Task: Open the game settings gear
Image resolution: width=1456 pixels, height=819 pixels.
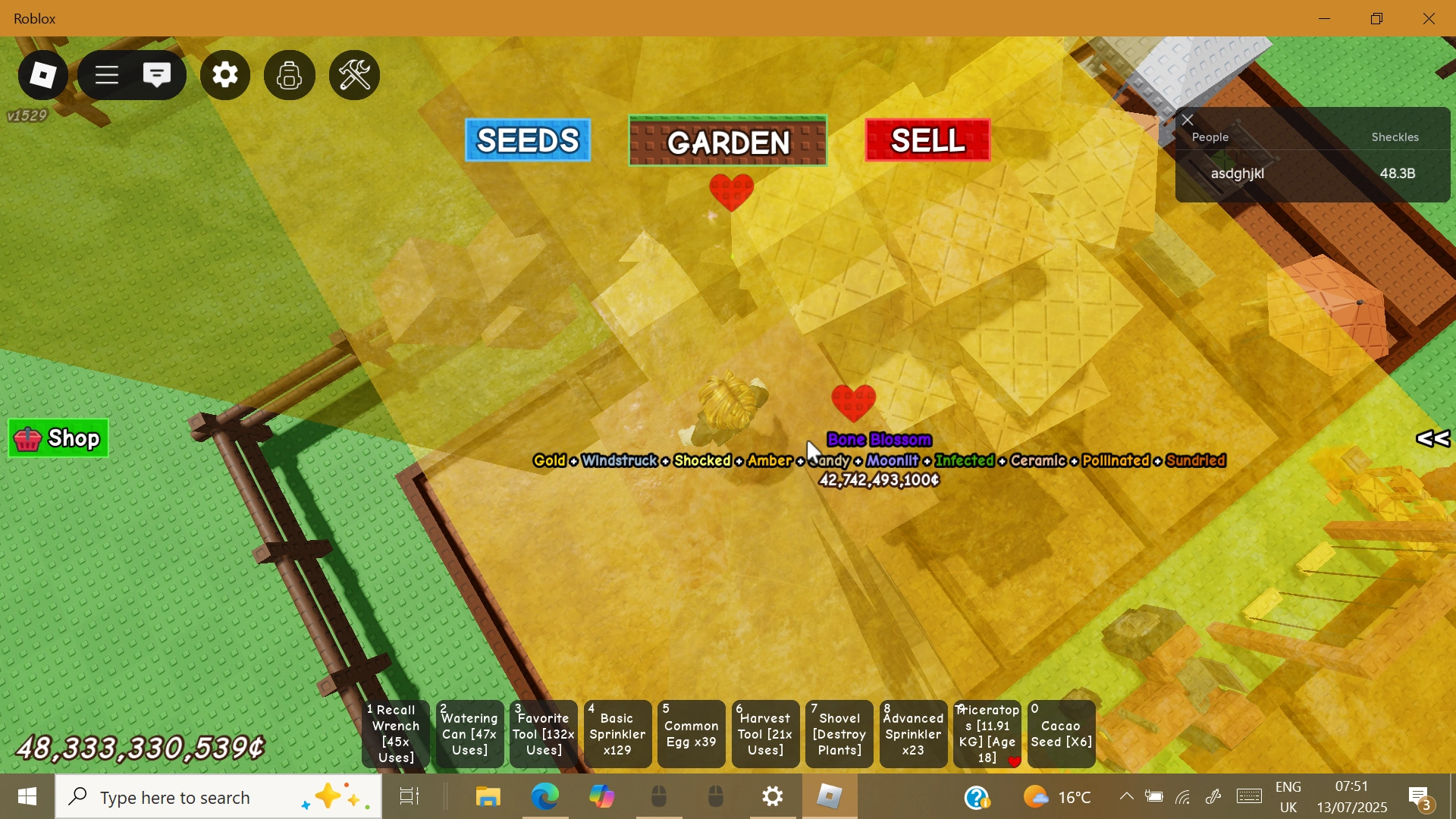Action: 224,74
